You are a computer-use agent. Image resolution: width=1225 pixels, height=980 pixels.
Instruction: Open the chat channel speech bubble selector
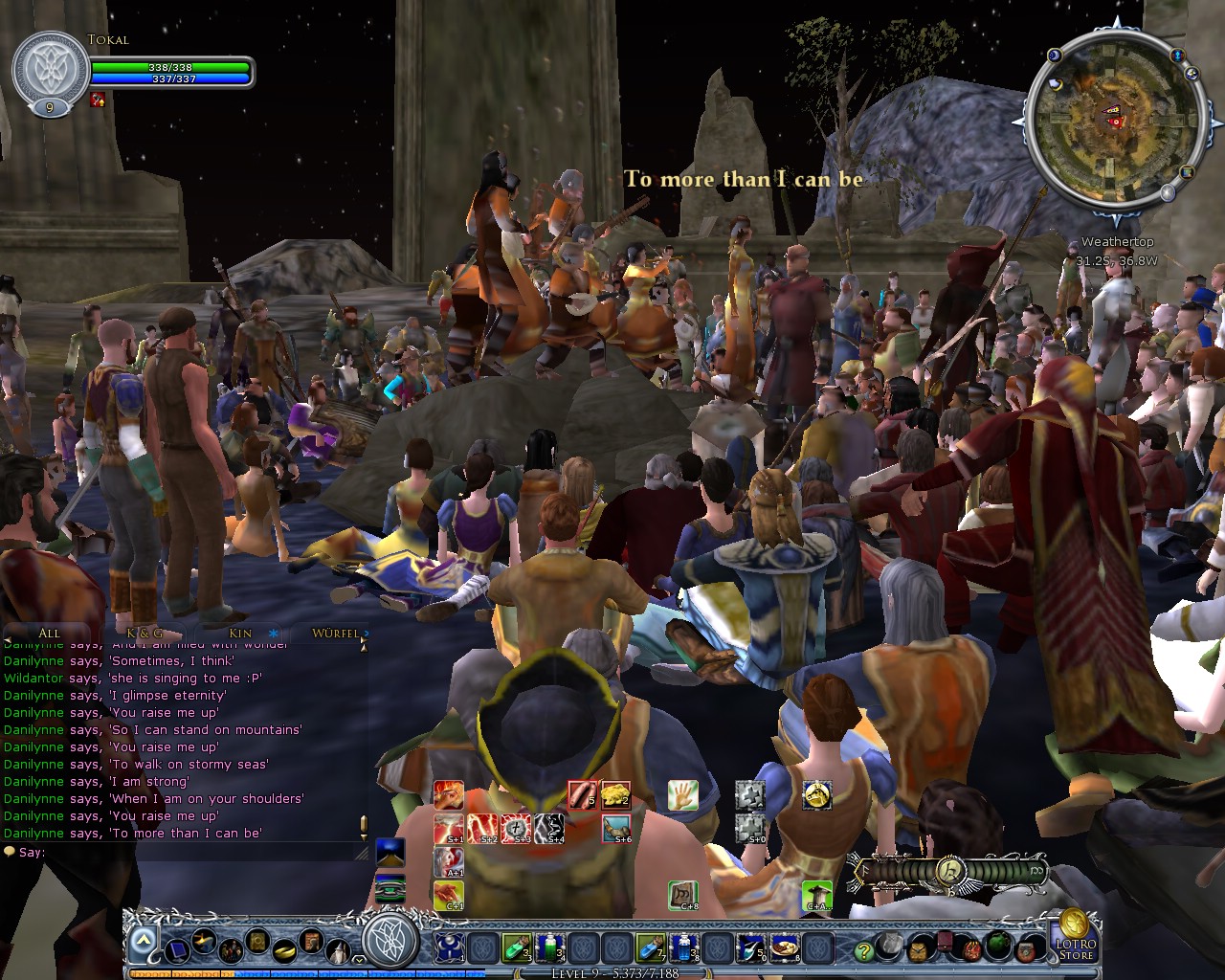click(x=10, y=850)
